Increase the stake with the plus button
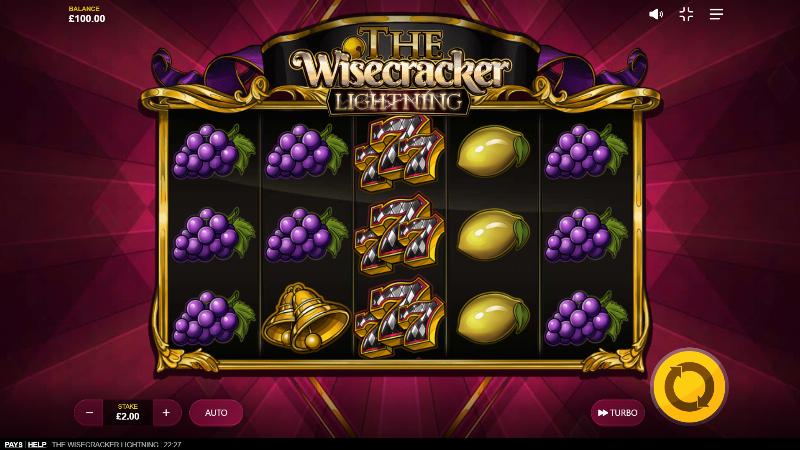The image size is (800, 450). (166, 412)
